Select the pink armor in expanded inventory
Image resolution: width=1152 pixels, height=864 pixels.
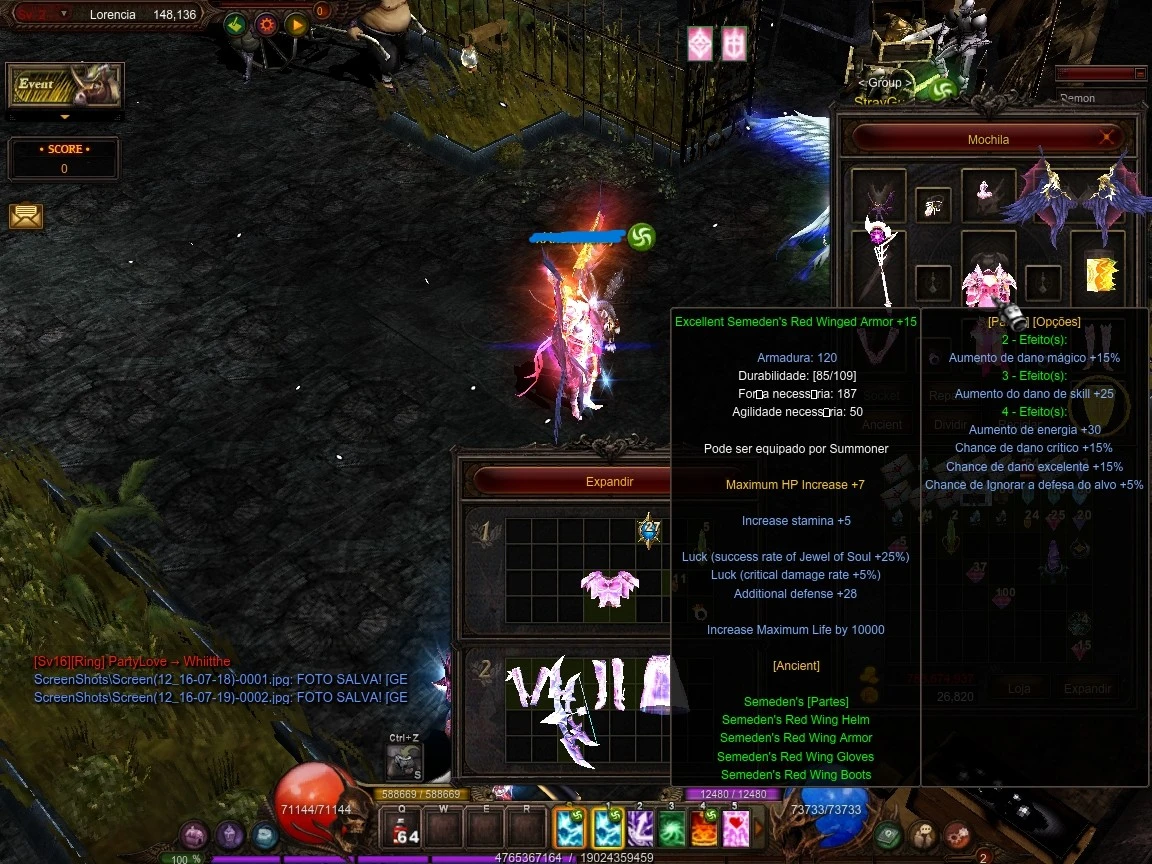tap(610, 589)
